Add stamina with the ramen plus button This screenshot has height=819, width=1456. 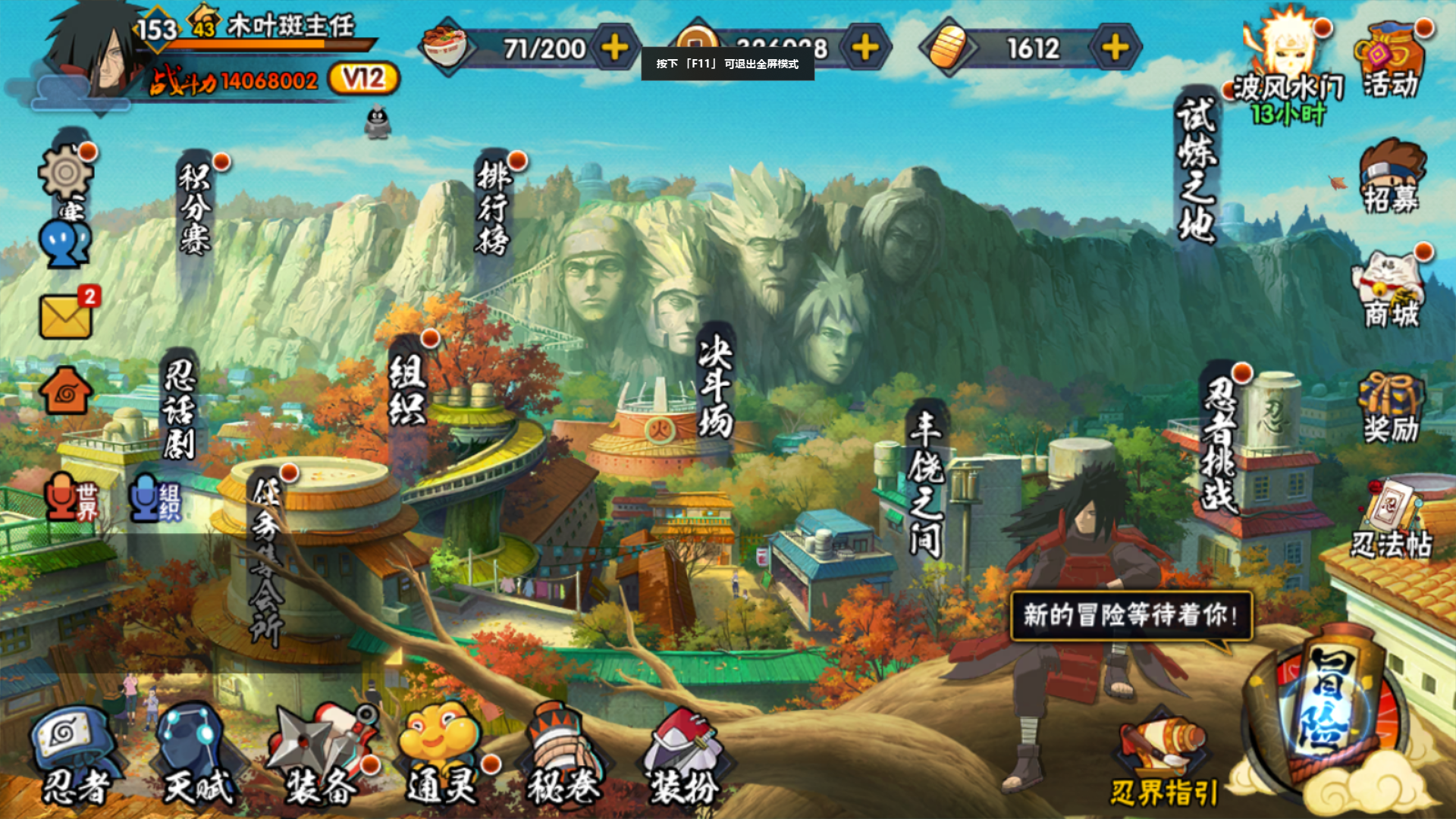(x=614, y=49)
